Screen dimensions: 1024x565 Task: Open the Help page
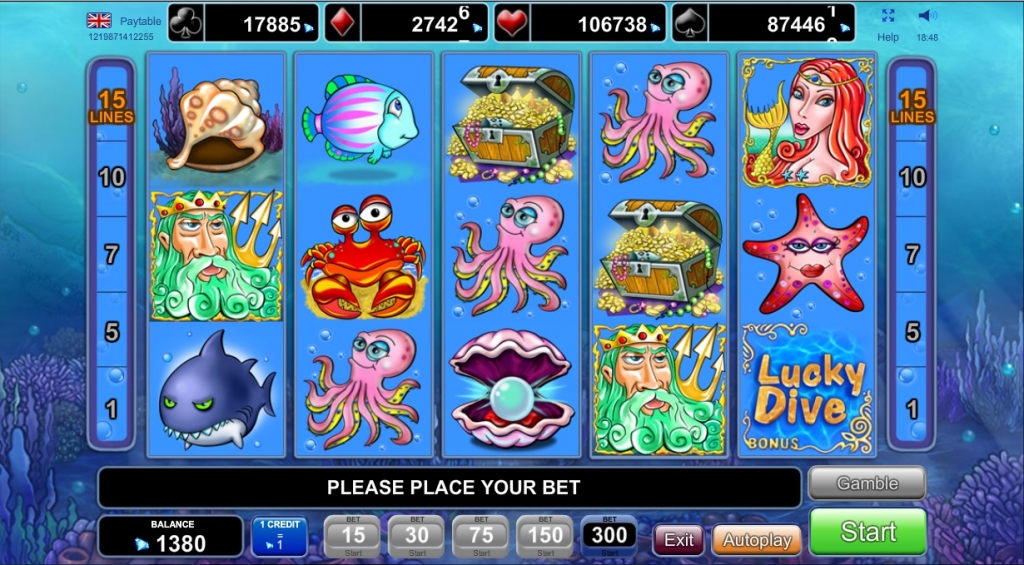pos(888,37)
